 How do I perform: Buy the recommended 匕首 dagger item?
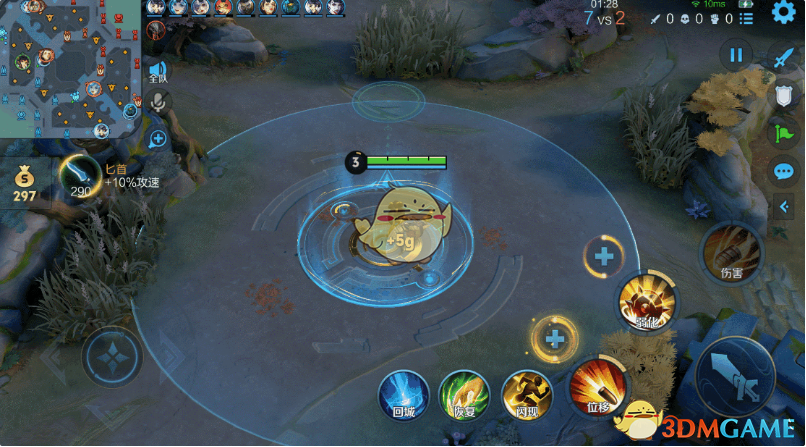(78, 176)
